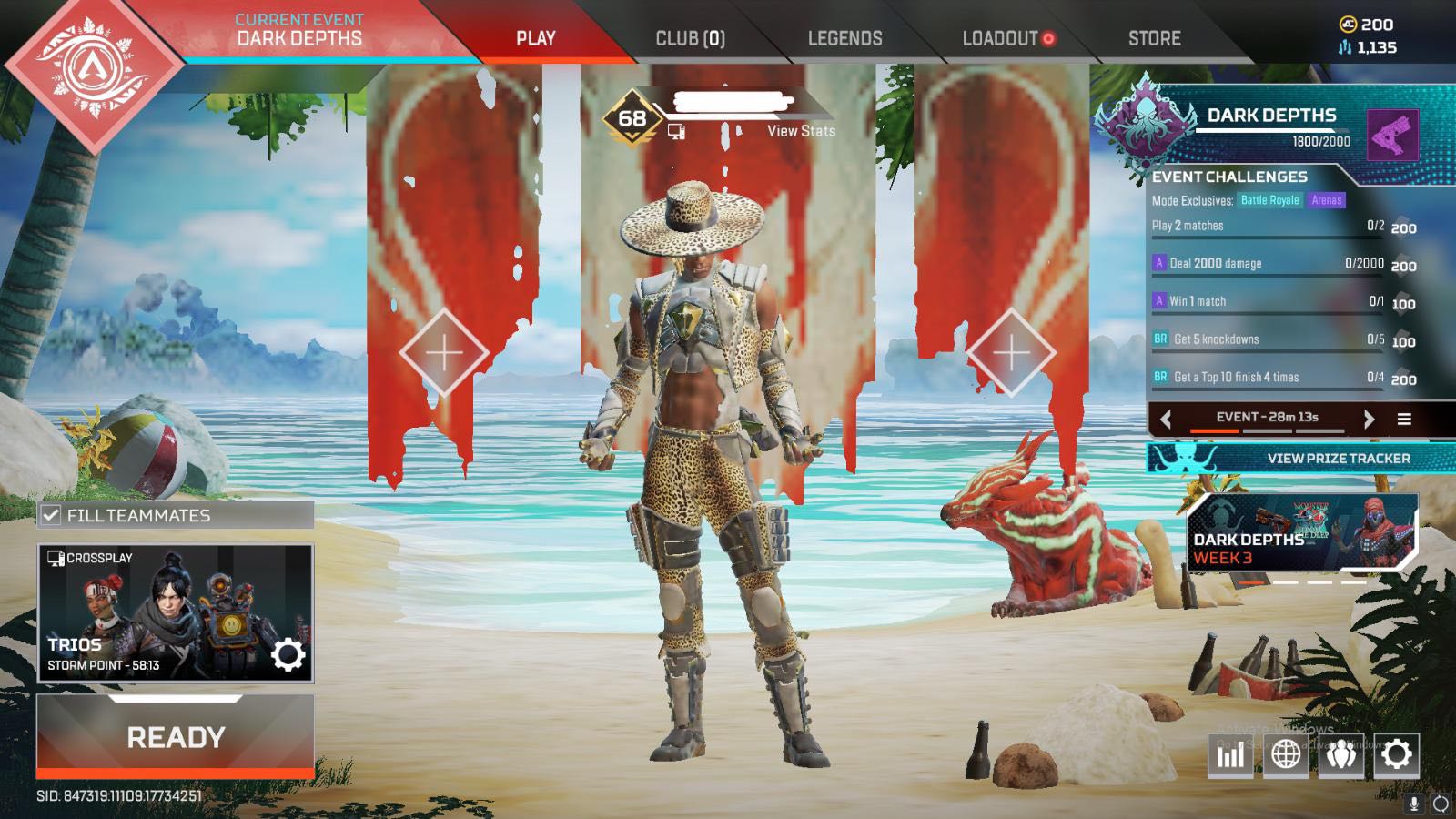Click the left arrow on the event timer
1456x819 pixels.
pyautogui.click(x=1165, y=419)
